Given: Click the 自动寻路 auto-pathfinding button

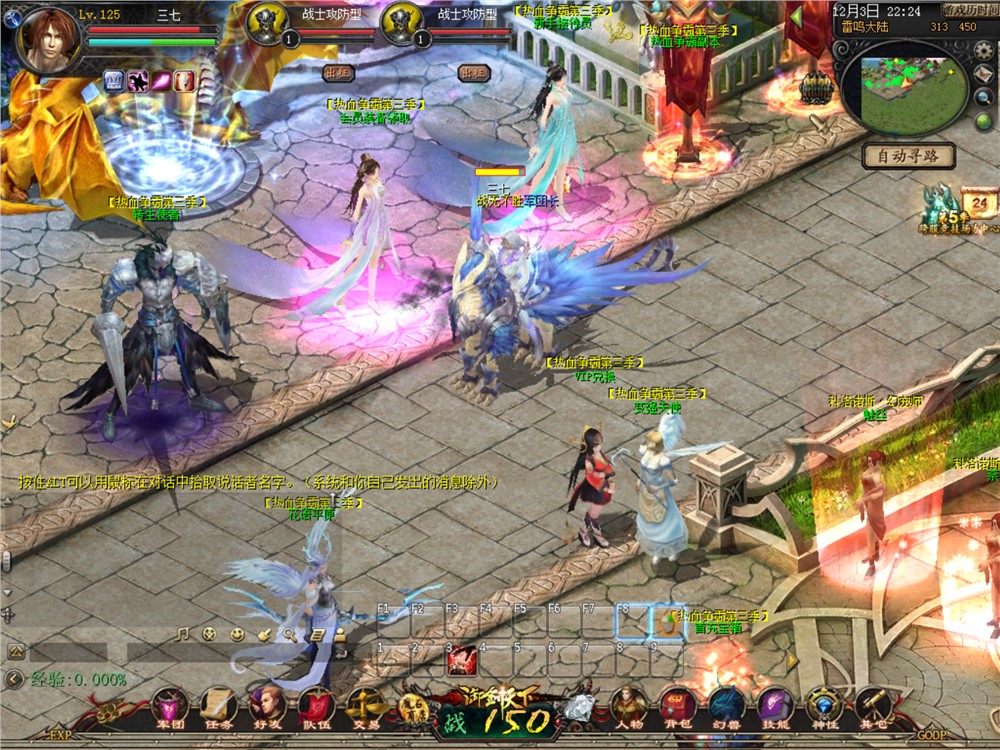Looking at the screenshot, I should coord(909,156).
